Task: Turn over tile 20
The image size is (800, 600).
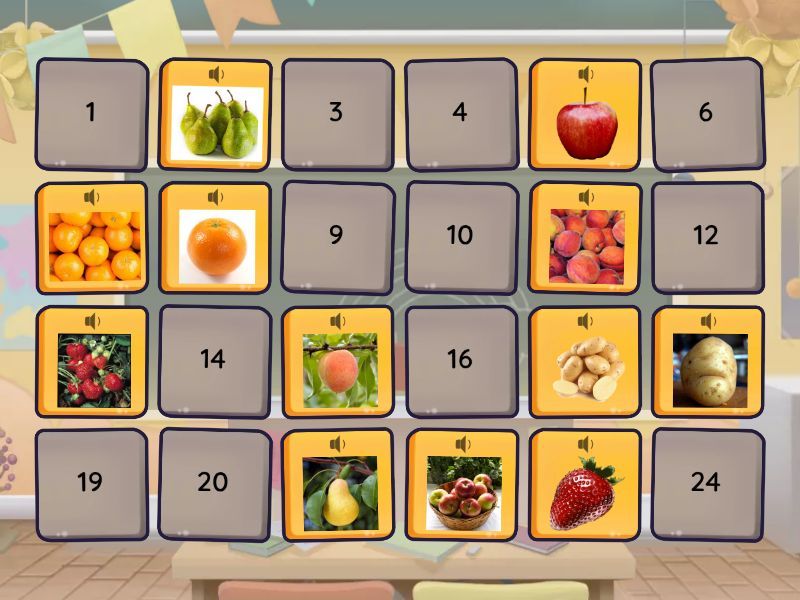Action: click(x=214, y=482)
